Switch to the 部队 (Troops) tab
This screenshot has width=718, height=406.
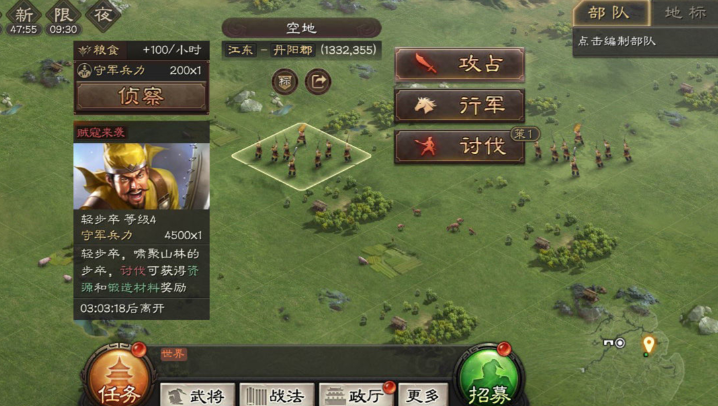click(x=610, y=13)
